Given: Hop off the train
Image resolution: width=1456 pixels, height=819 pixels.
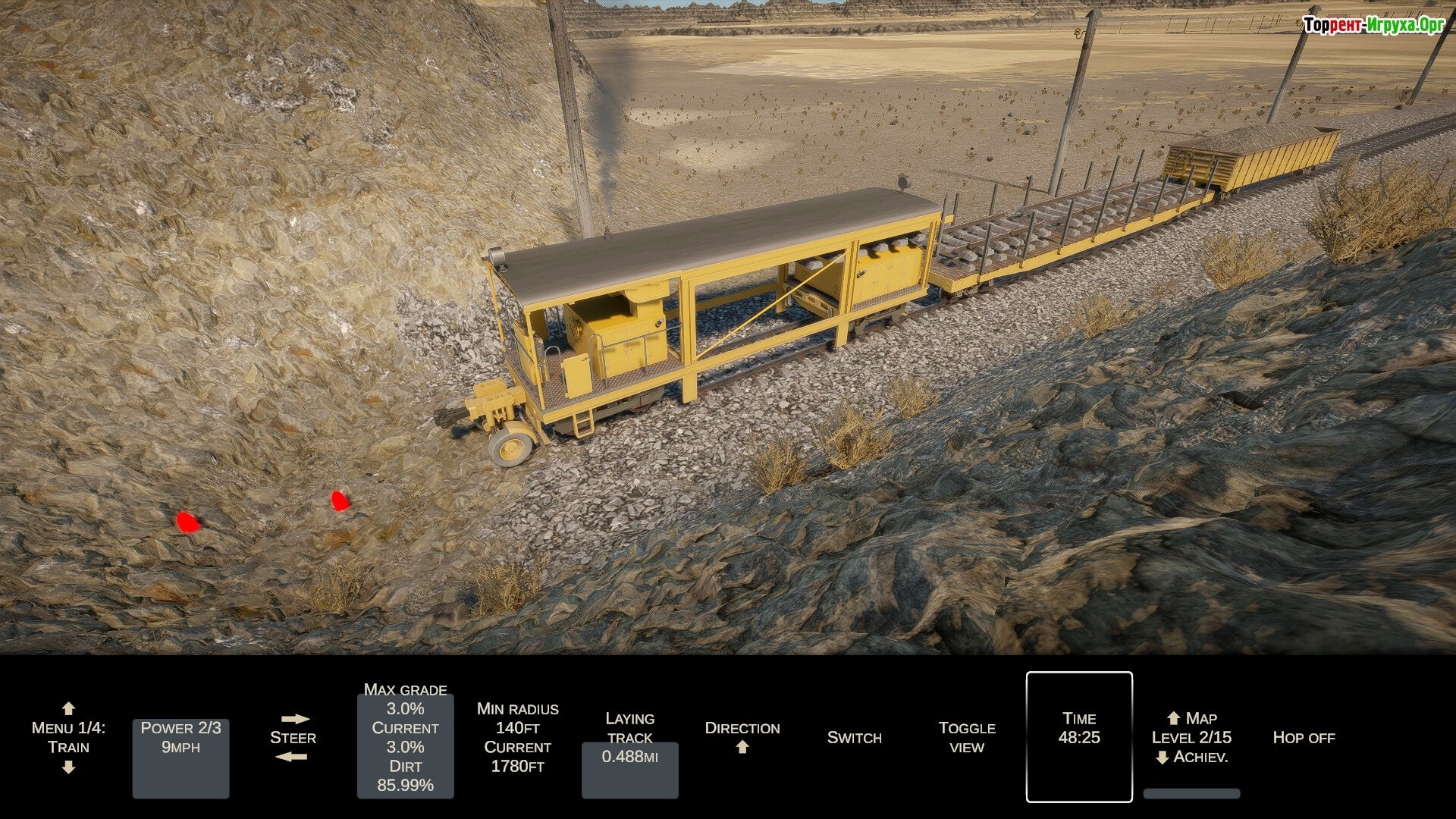Looking at the screenshot, I should point(1303,737).
